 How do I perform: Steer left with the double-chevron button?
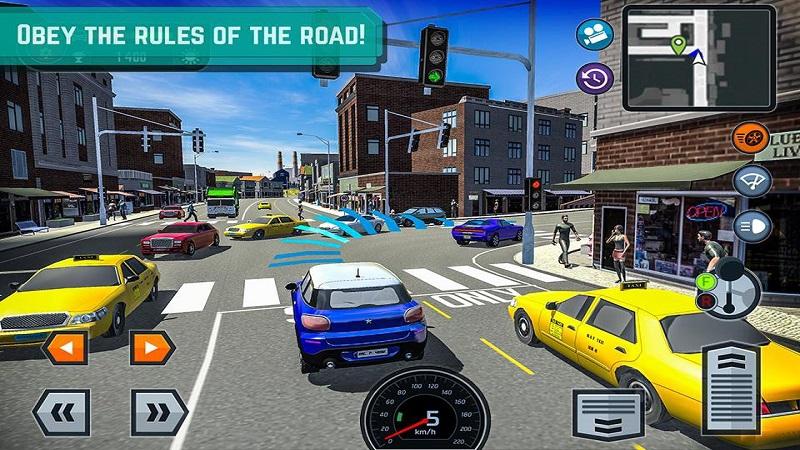point(61,411)
